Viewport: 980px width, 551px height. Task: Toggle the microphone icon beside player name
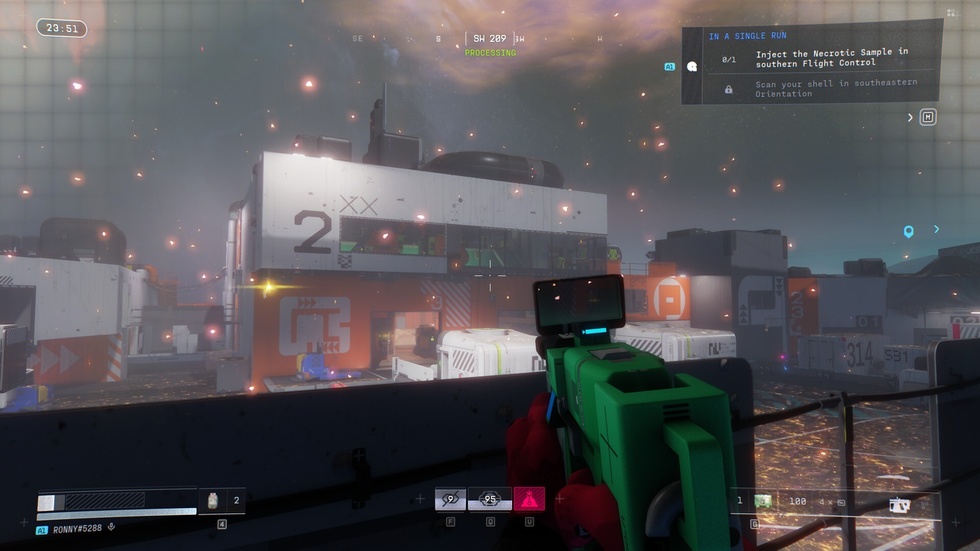tap(111, 528)
